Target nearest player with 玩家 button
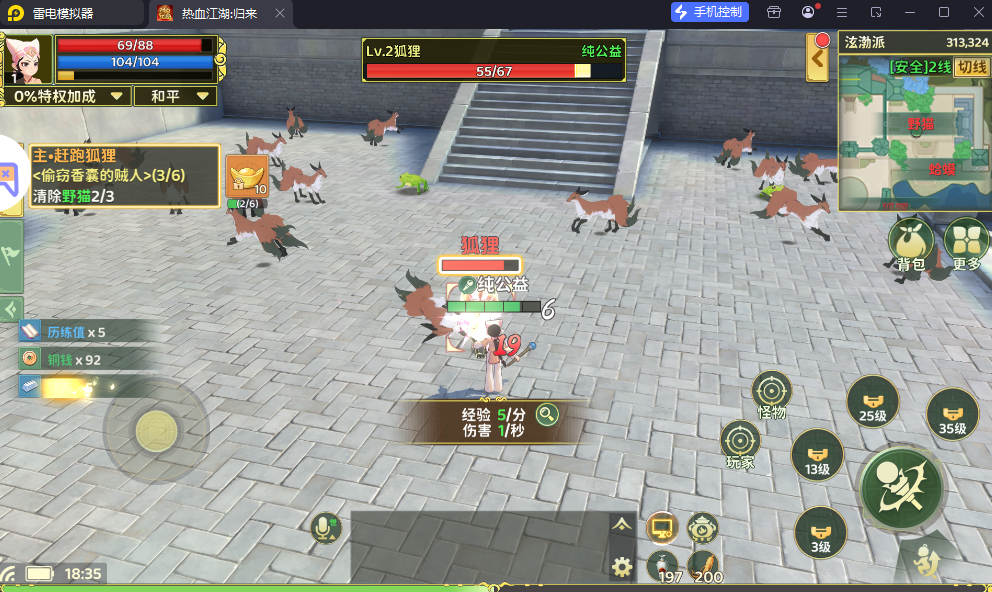Image resolution: width=992 pixels, height=592 pixels. tap(740, 442)
